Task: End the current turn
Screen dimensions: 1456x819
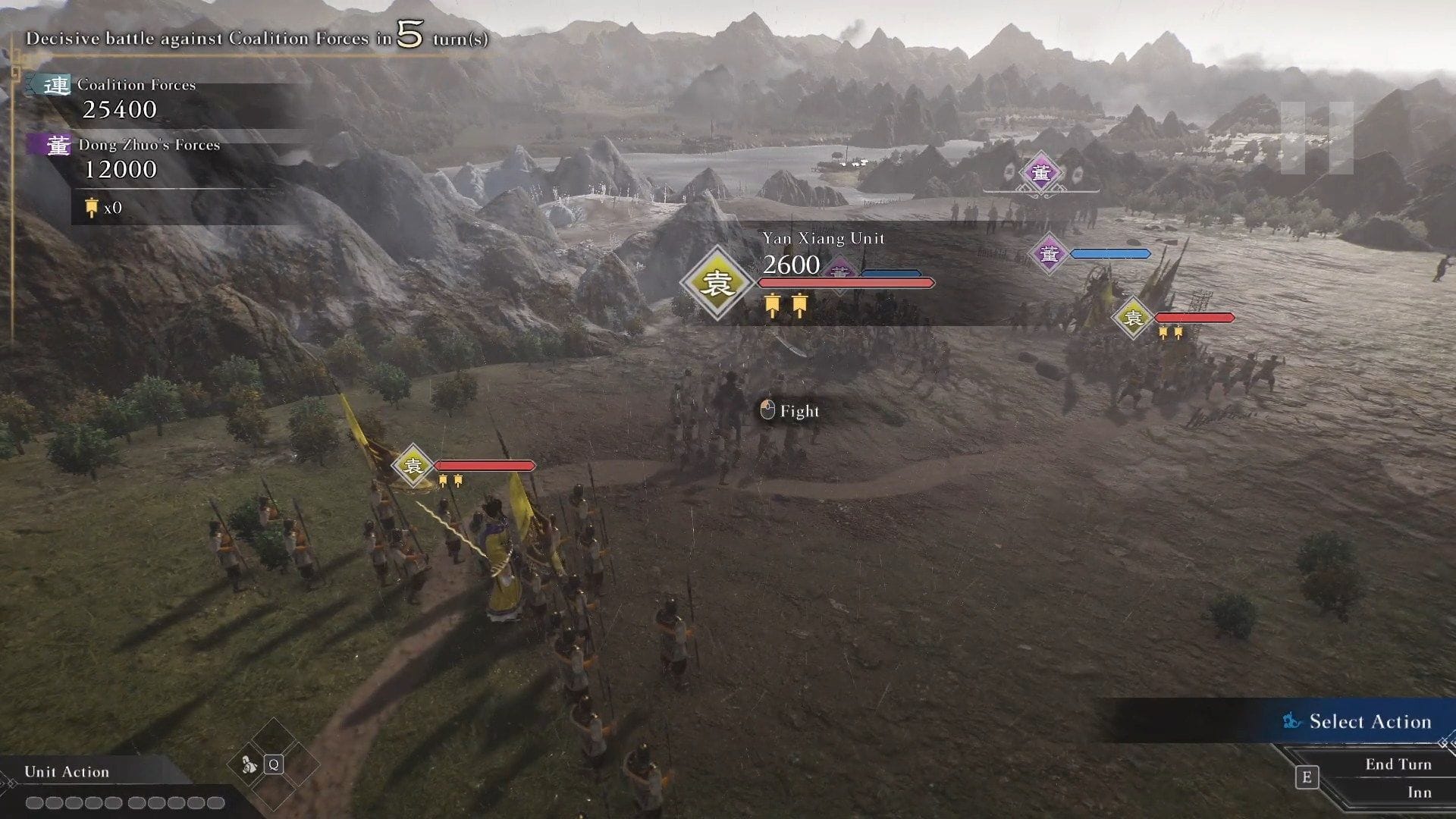Action: click(1398, 764)
